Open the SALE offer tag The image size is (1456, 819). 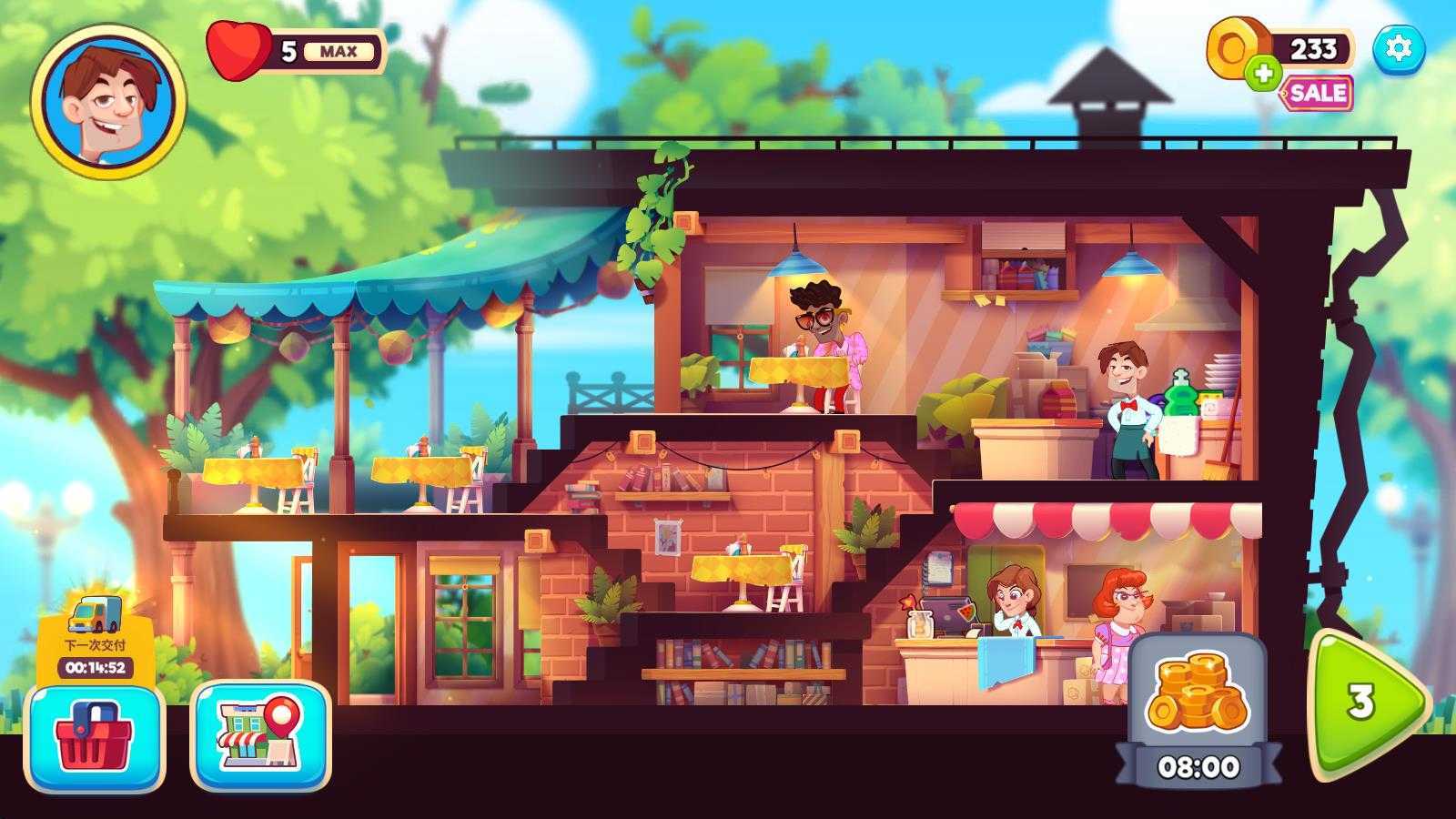click(1317, 93)
